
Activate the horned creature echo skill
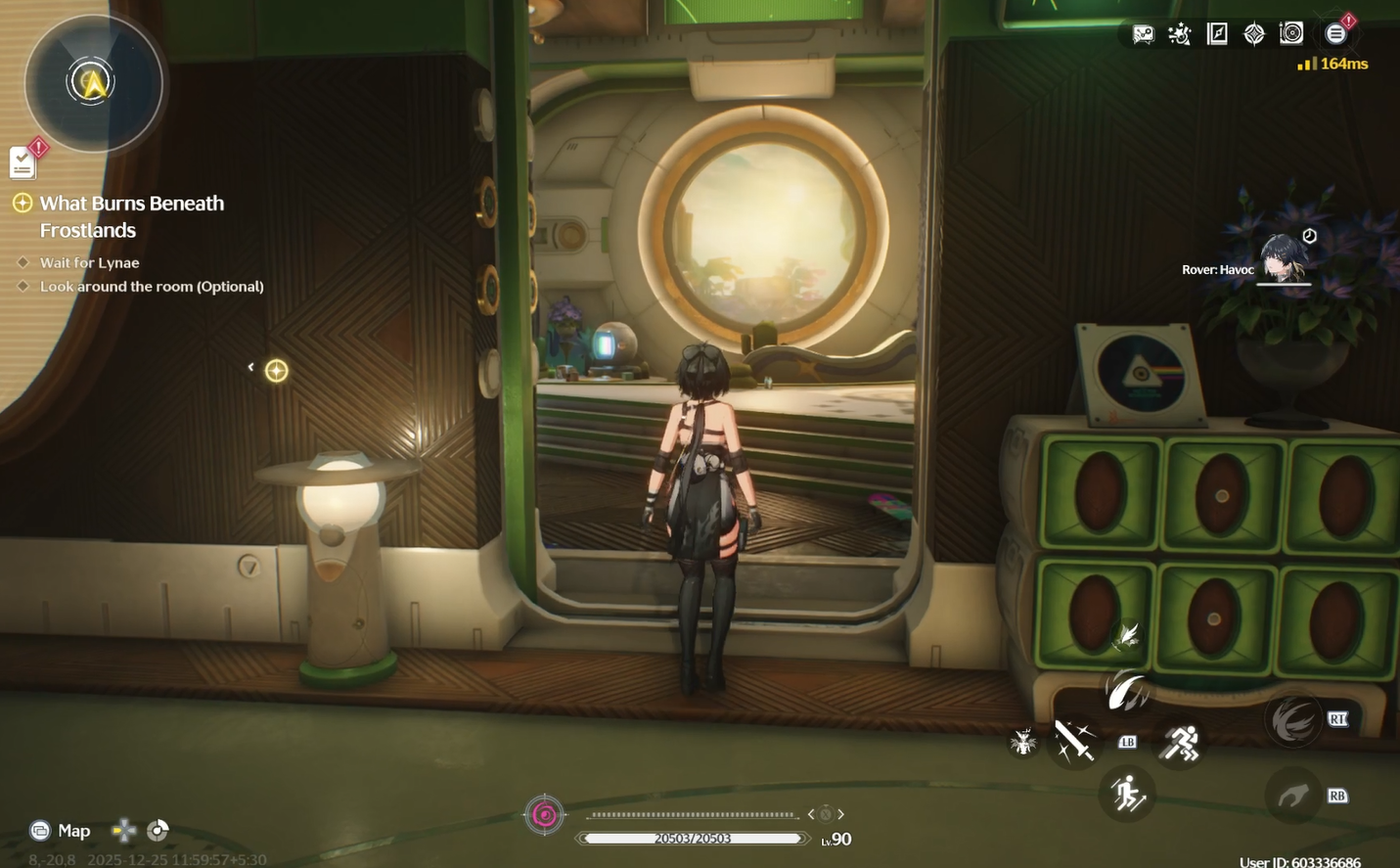[1023, 743]
